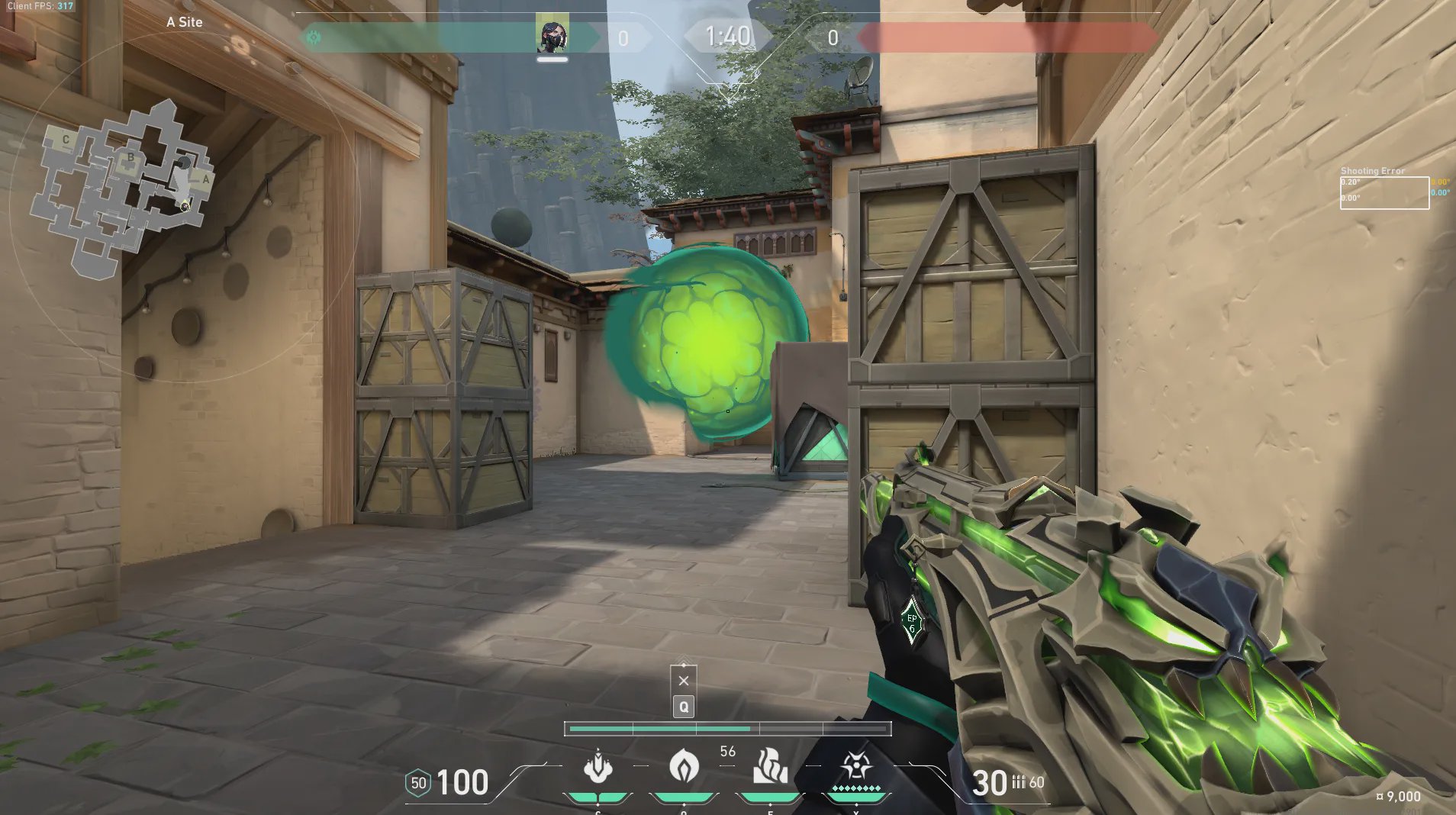Activate the Viper's Pit ultimate icon

pos(856,766)
